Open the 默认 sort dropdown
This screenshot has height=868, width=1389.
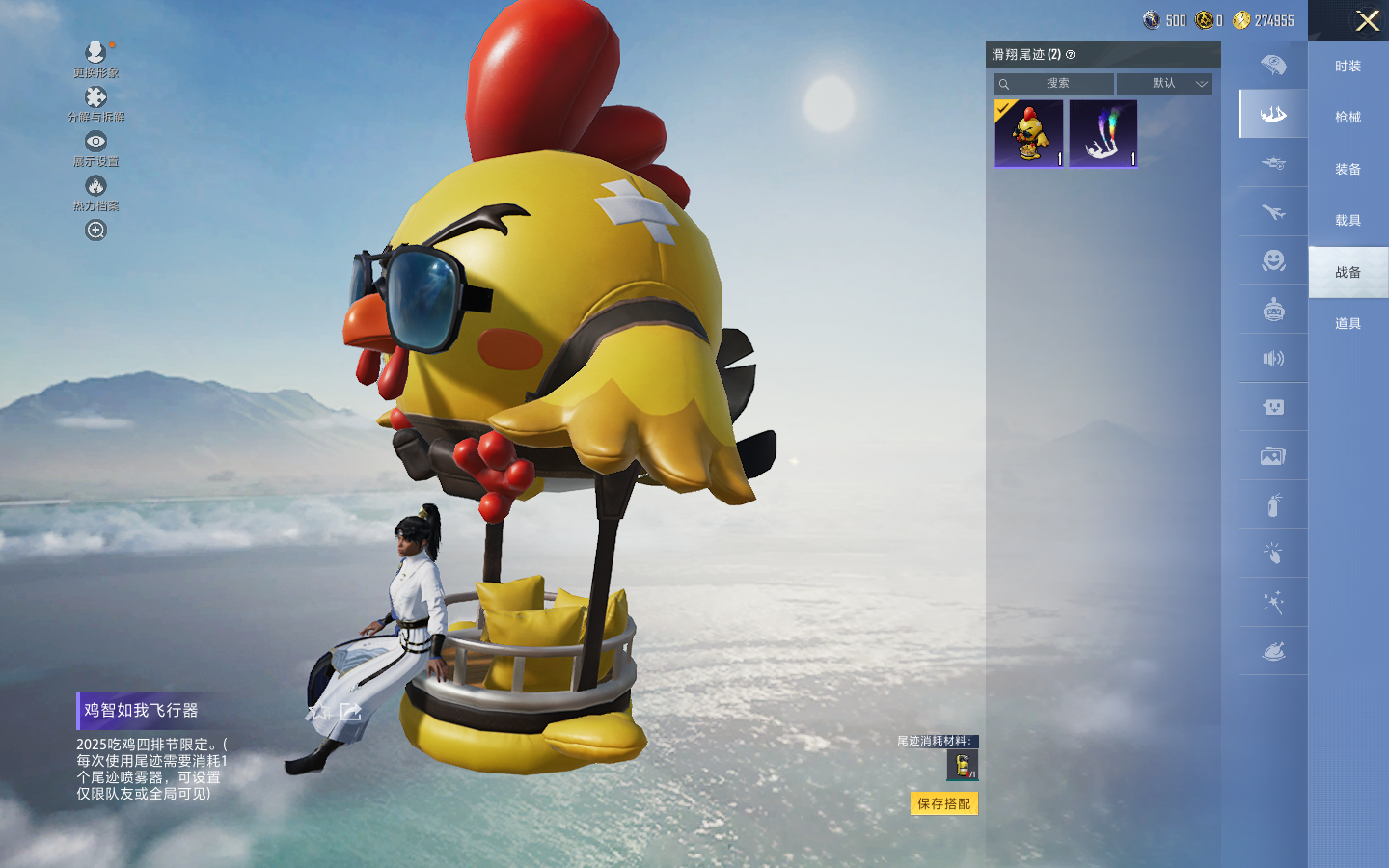click(1165, 84)
